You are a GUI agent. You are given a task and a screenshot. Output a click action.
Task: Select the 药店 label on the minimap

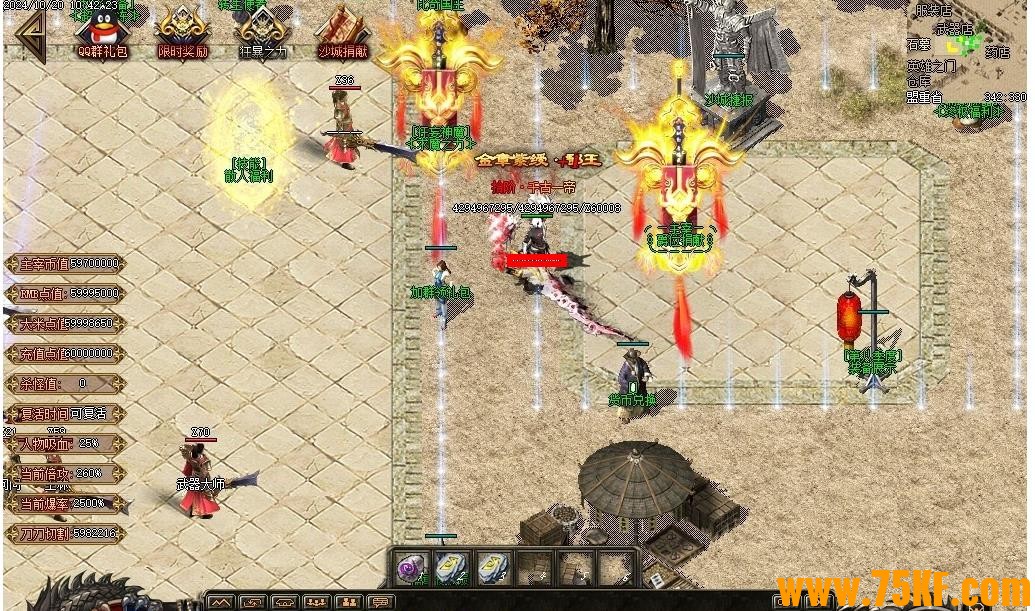point(997,52)
